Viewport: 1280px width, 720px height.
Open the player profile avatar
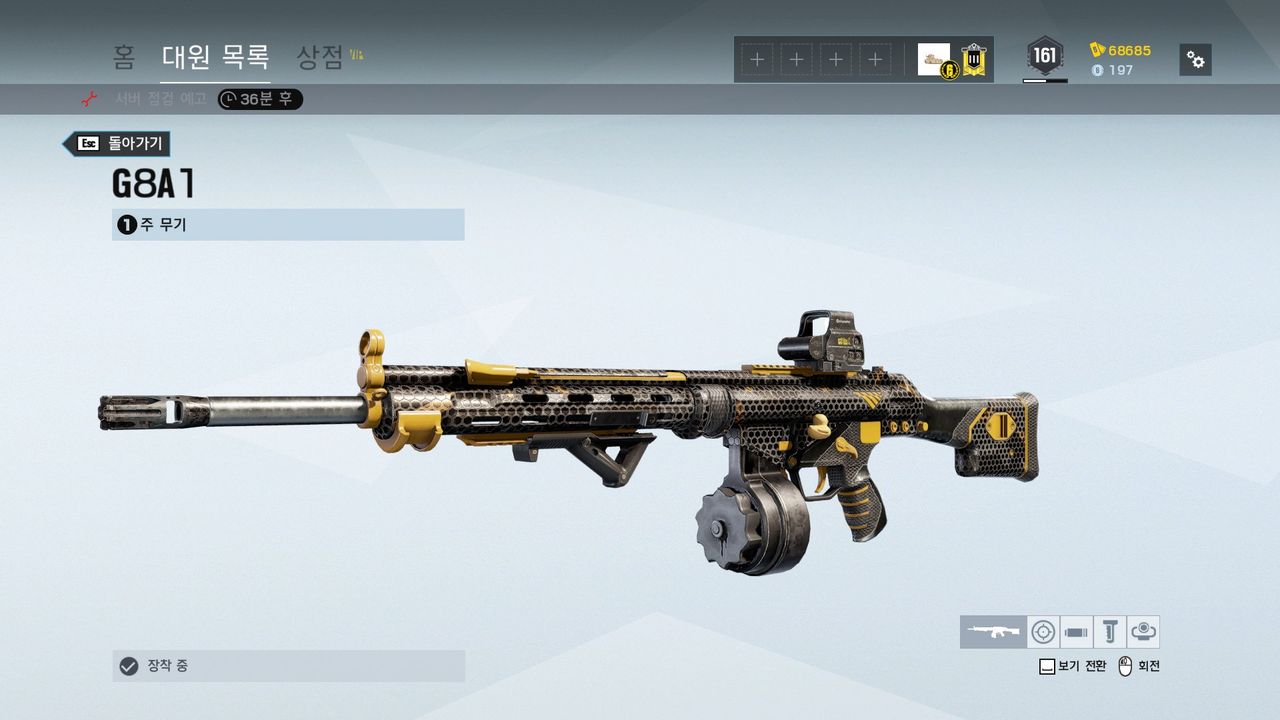935,59
